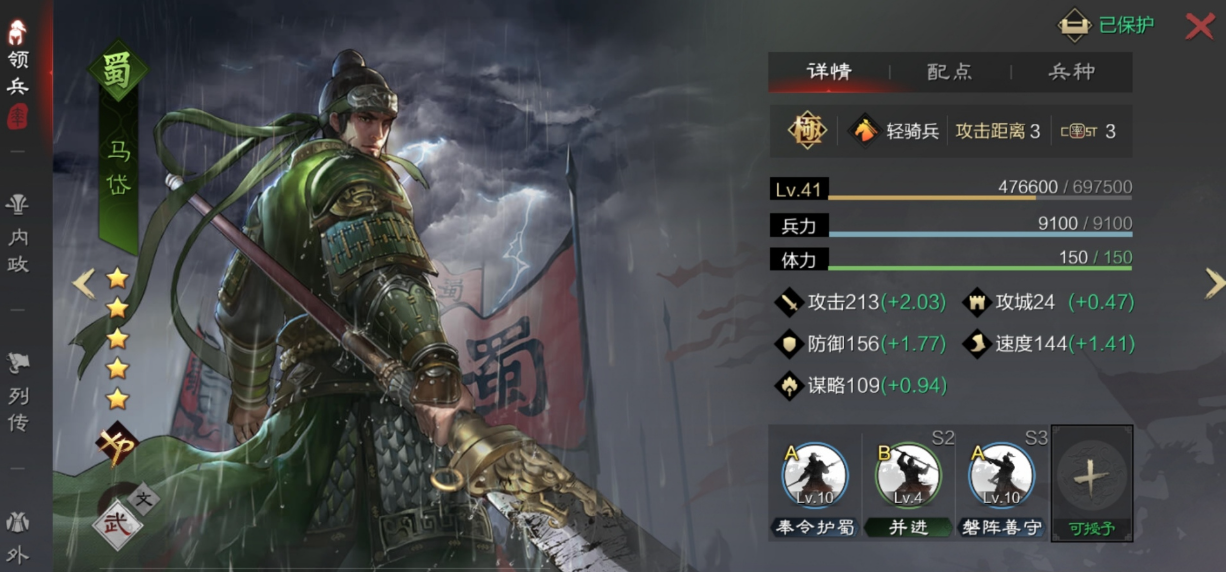View the 磐阵善守 skill
The image size is (1226, 572).
point(1001,478)
